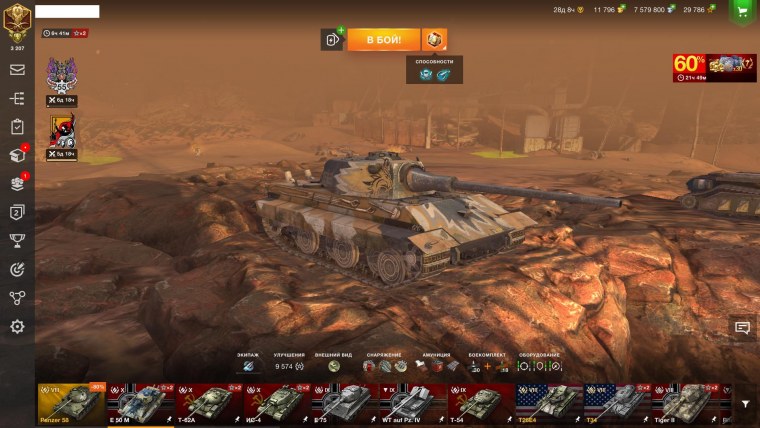
Task: Select the E 50 M tank
Action: (140, 403)
